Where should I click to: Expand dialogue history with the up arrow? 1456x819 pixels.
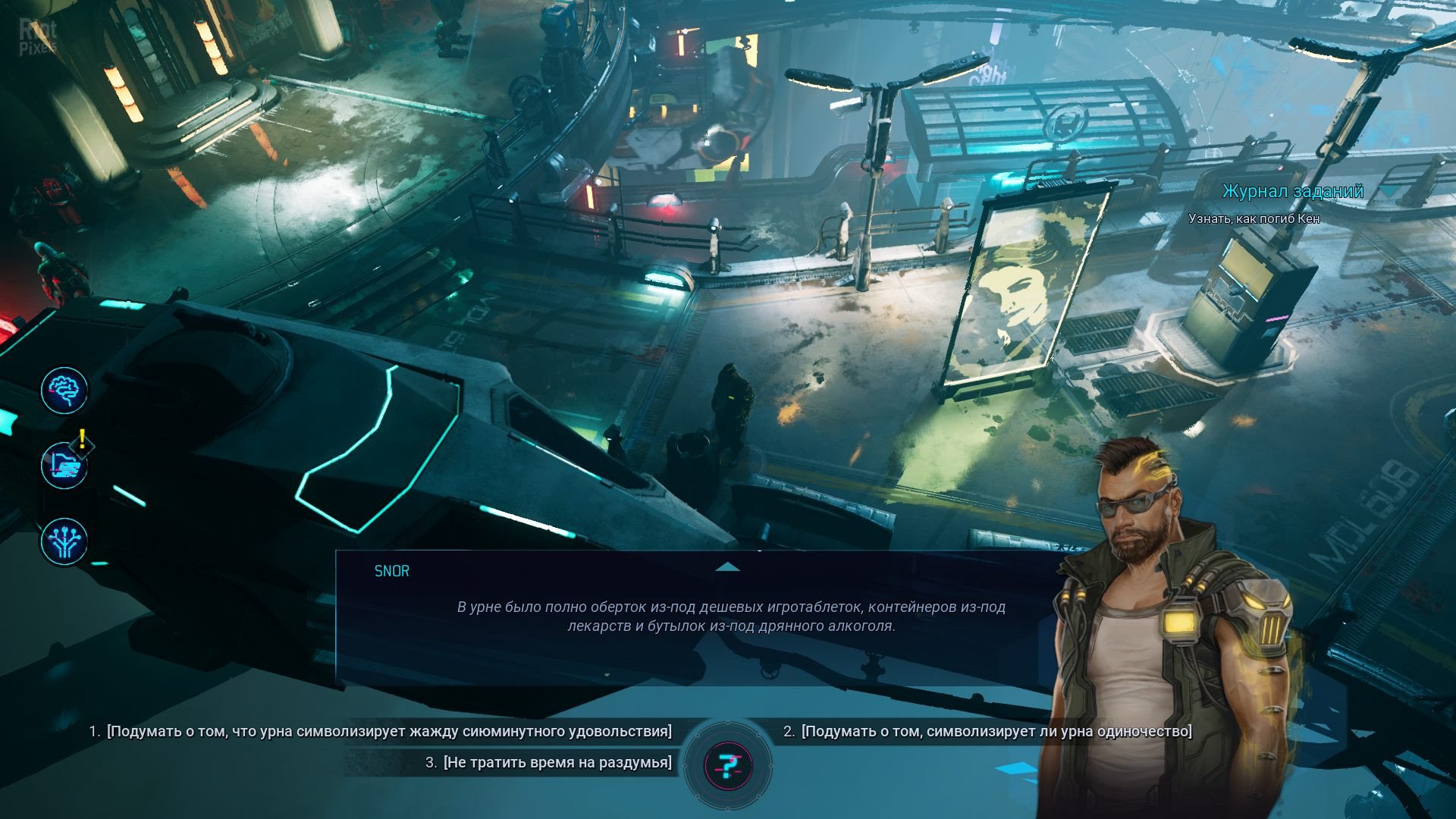click(727, 567)
